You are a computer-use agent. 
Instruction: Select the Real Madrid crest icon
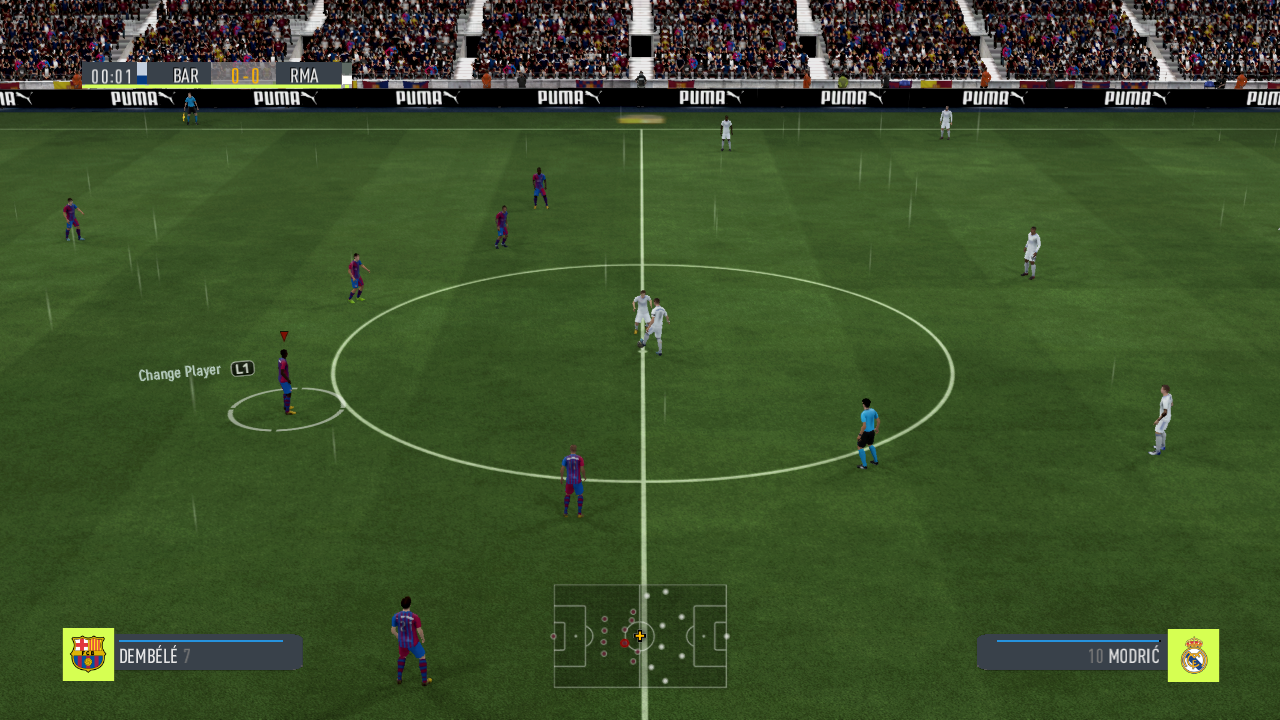click(x=1193, y=655)
